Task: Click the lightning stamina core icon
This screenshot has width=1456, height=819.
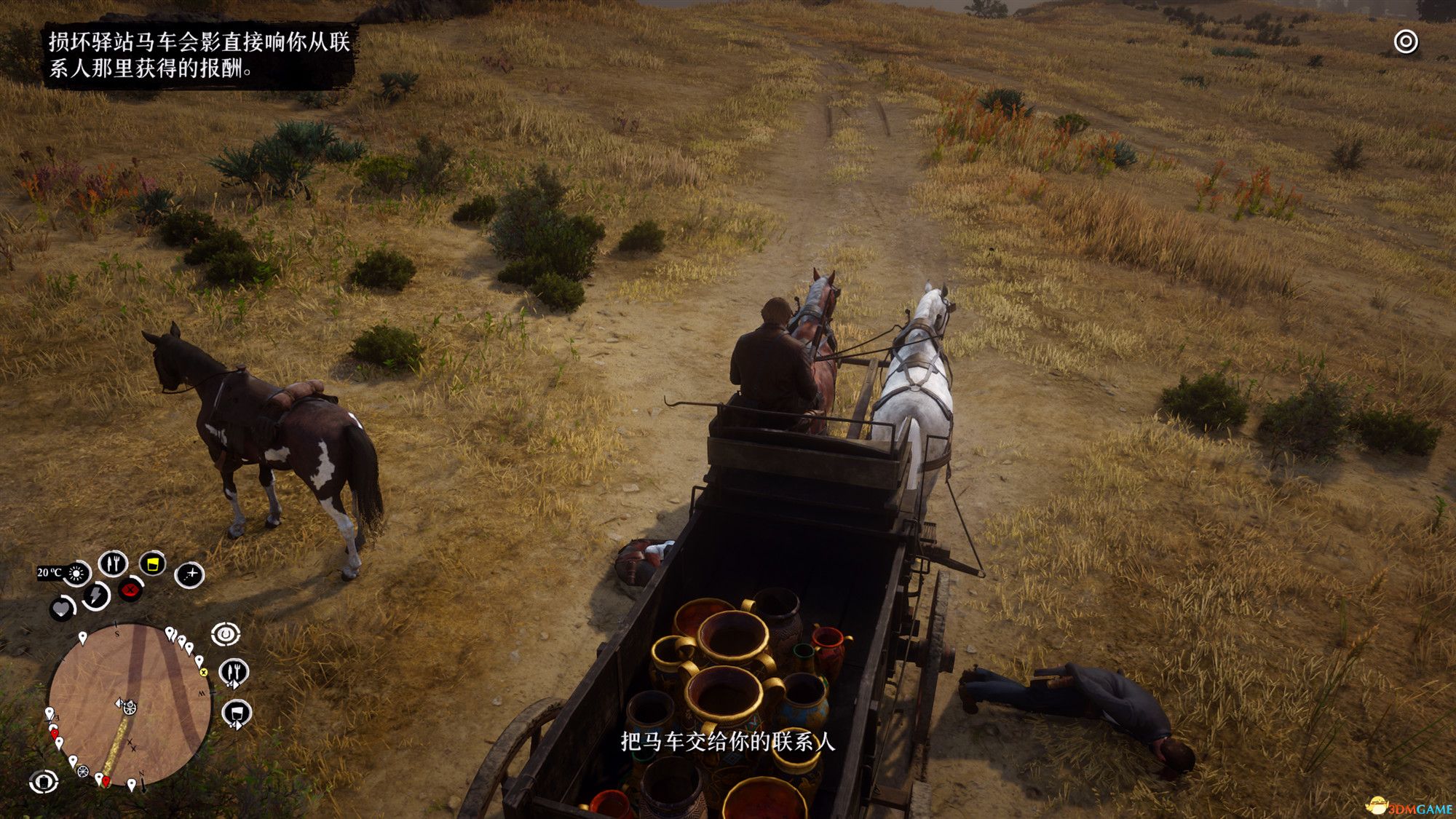Action: [94, 596]
